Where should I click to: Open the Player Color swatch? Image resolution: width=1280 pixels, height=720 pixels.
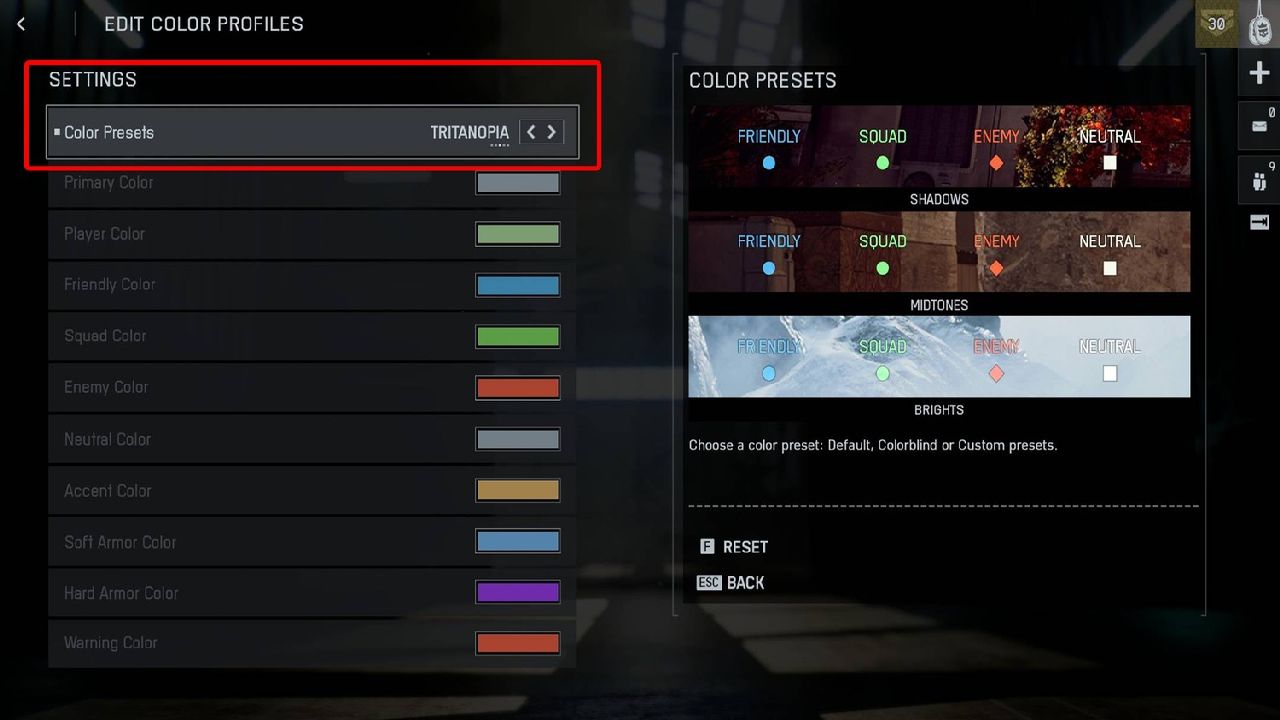tap(517, 234)
